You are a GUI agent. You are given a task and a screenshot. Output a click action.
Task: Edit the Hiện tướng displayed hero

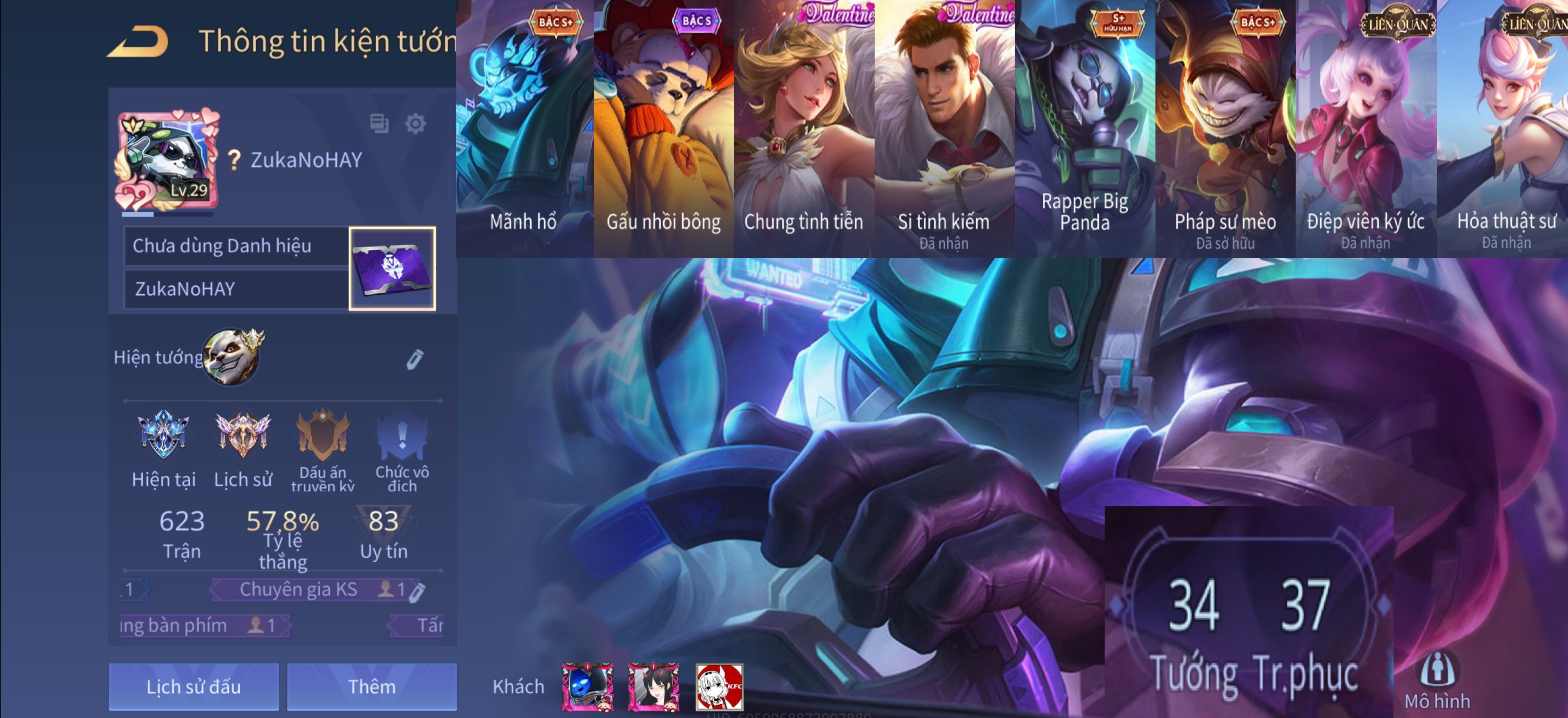[415, 359]
